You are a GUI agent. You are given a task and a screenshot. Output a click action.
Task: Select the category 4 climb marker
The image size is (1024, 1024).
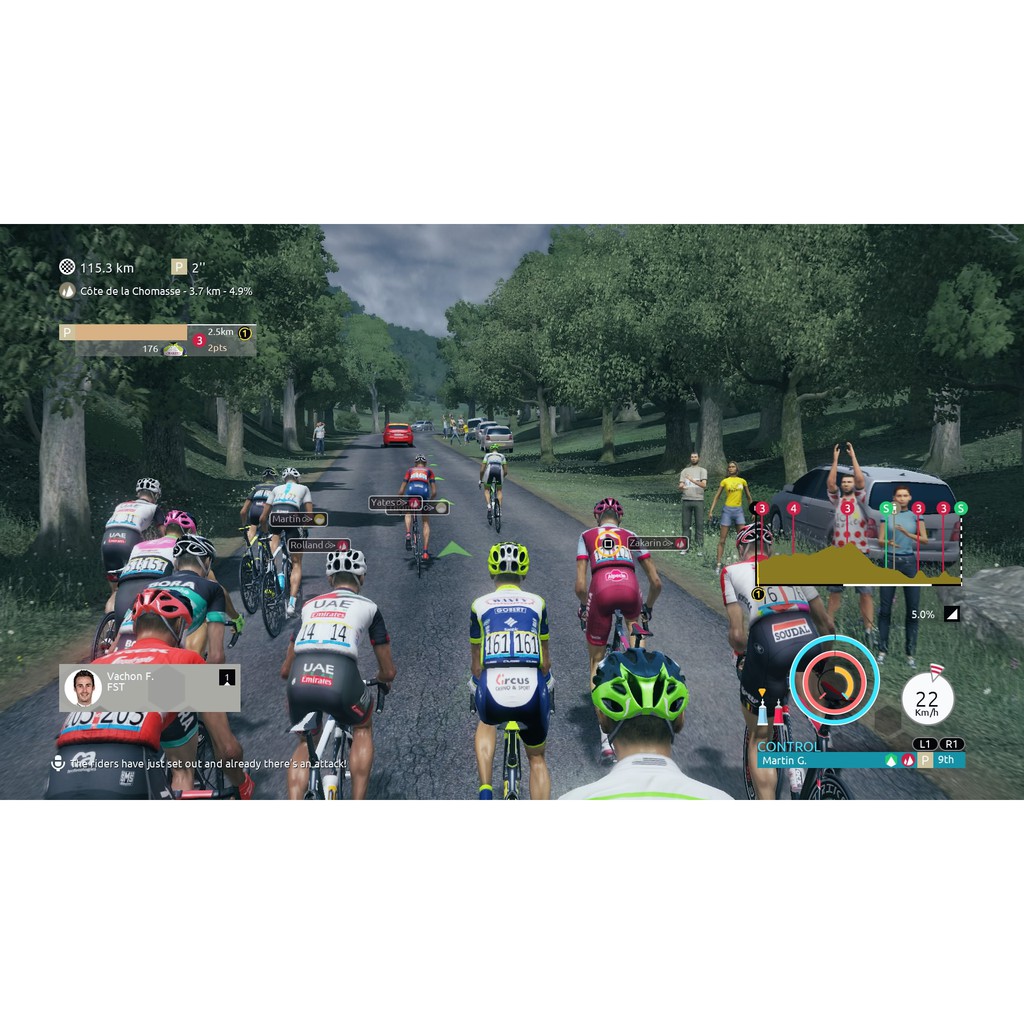[794, 509]
